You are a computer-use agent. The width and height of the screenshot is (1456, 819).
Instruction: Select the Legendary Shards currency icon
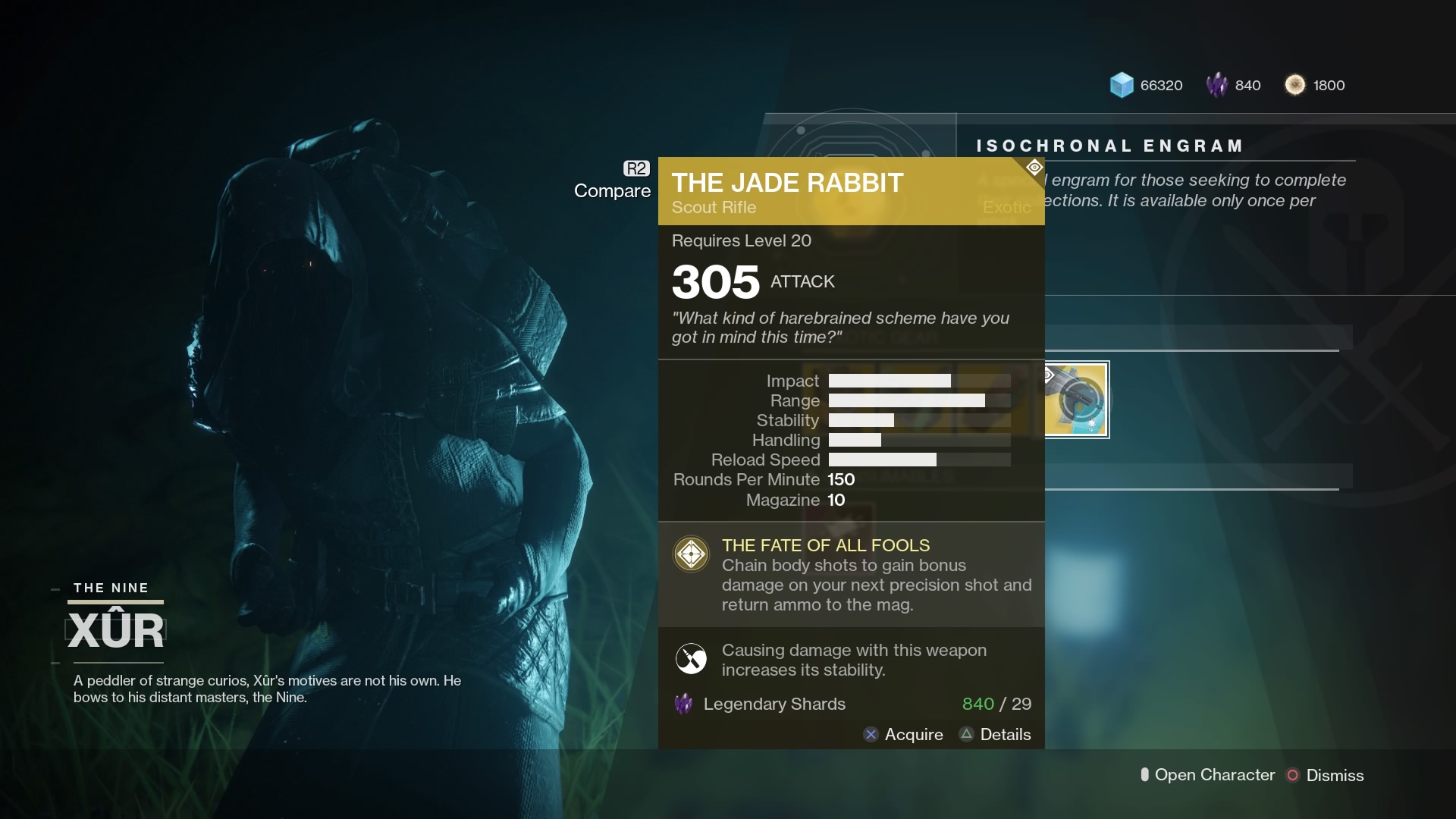coord(1218,85)
